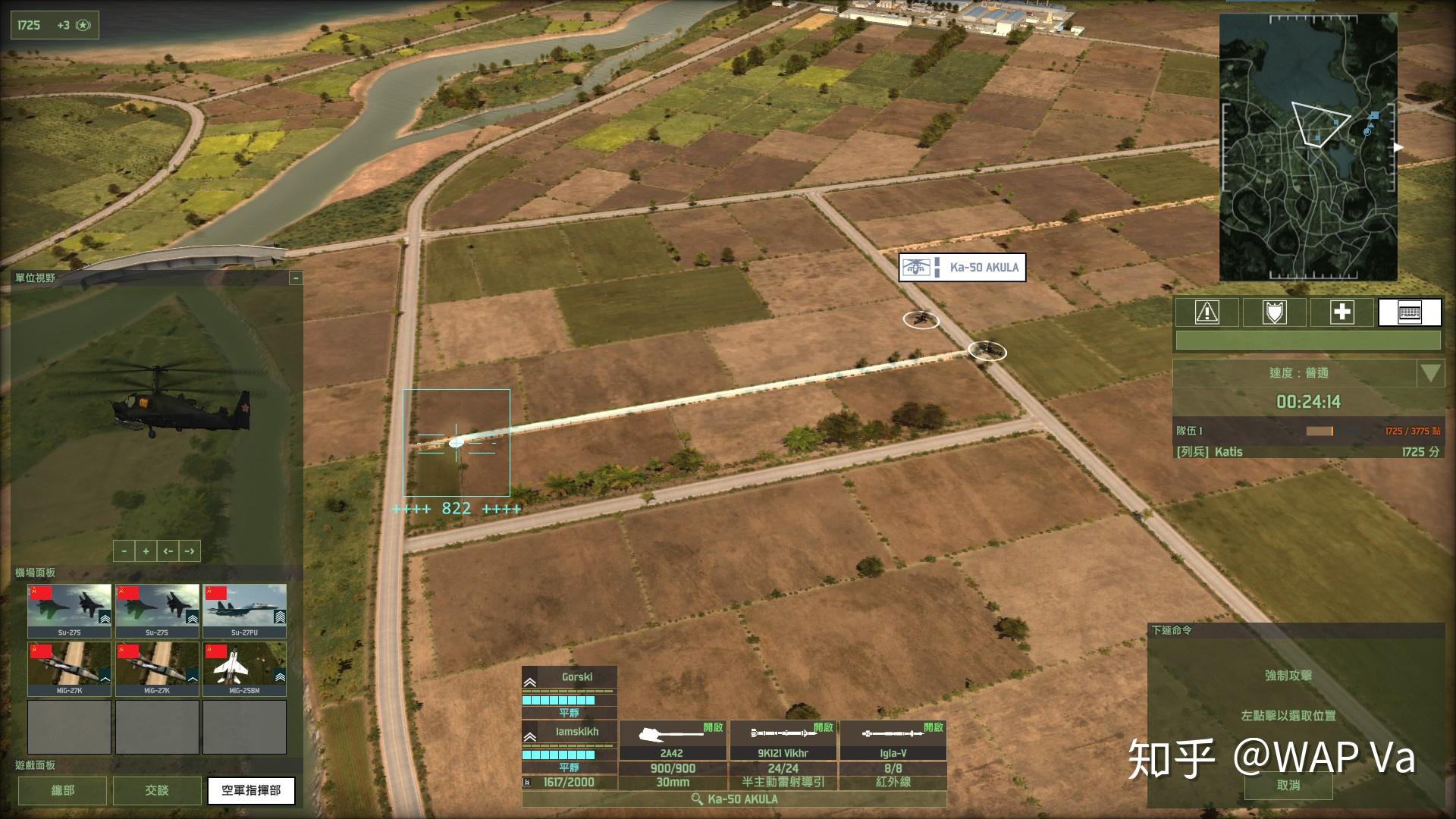Screen dimensions: 1456x819
Task: Select the medical cross icon
Action: [1342, 312]
